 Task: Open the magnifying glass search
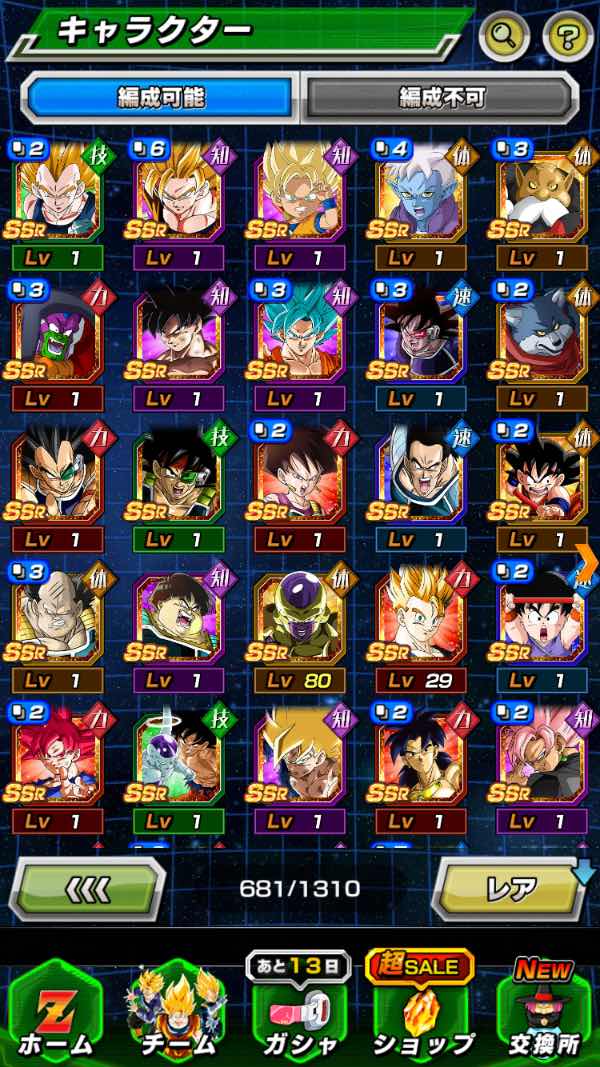point(505,37)
